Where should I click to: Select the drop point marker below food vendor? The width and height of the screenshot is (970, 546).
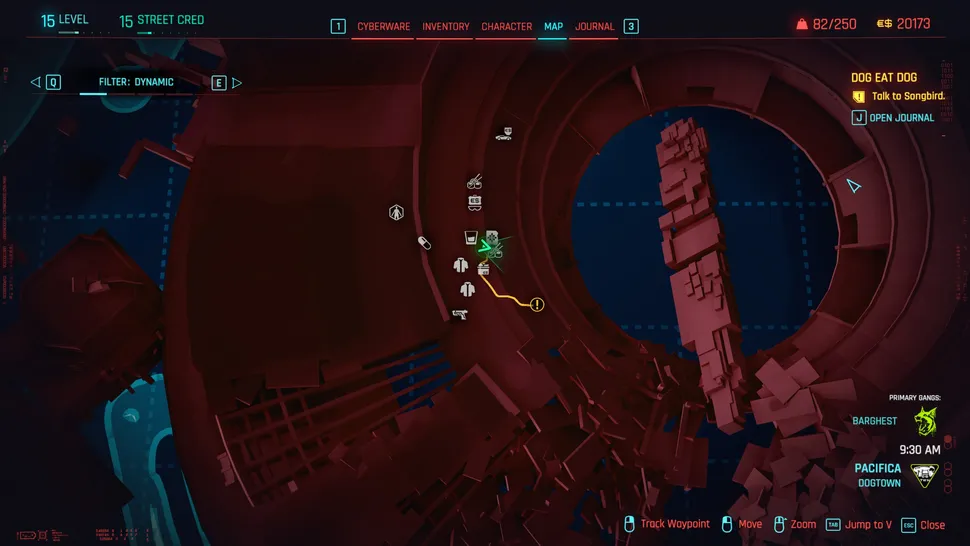[476, 202]
